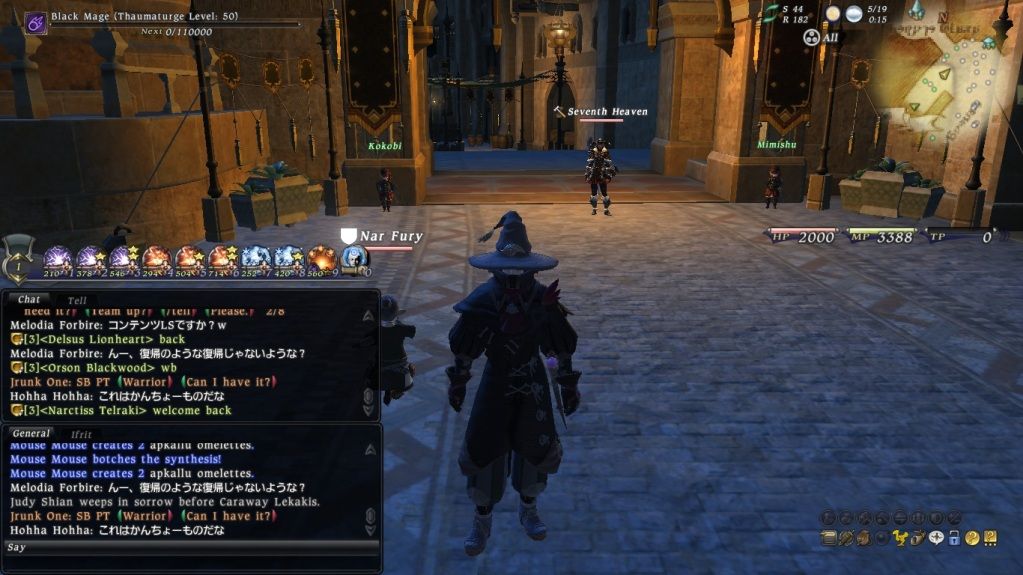Toggle the blue padlock icon
Viewport: 1023px width, 575px height.
coord(953,538)
